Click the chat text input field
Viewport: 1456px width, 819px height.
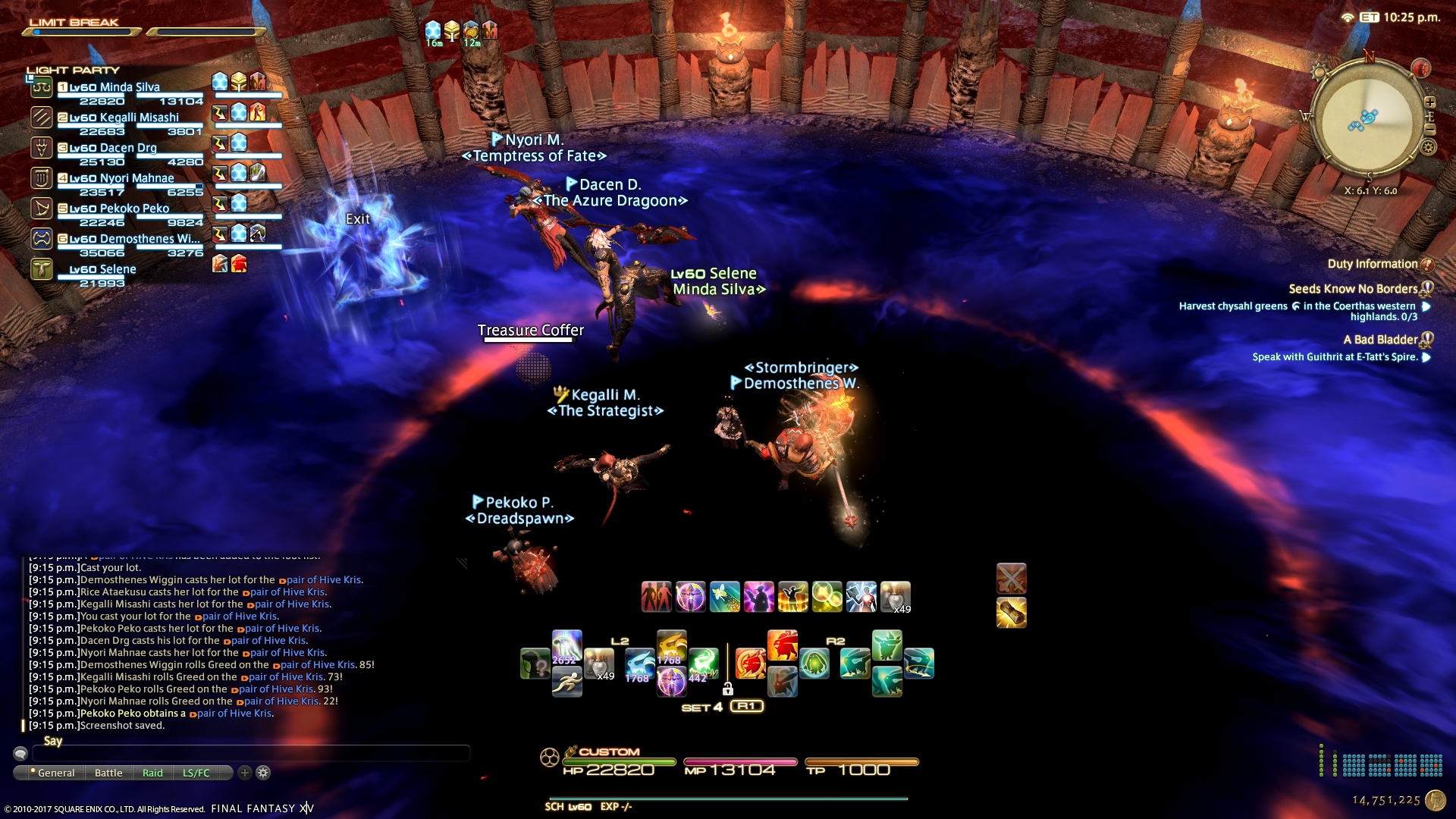250,753
